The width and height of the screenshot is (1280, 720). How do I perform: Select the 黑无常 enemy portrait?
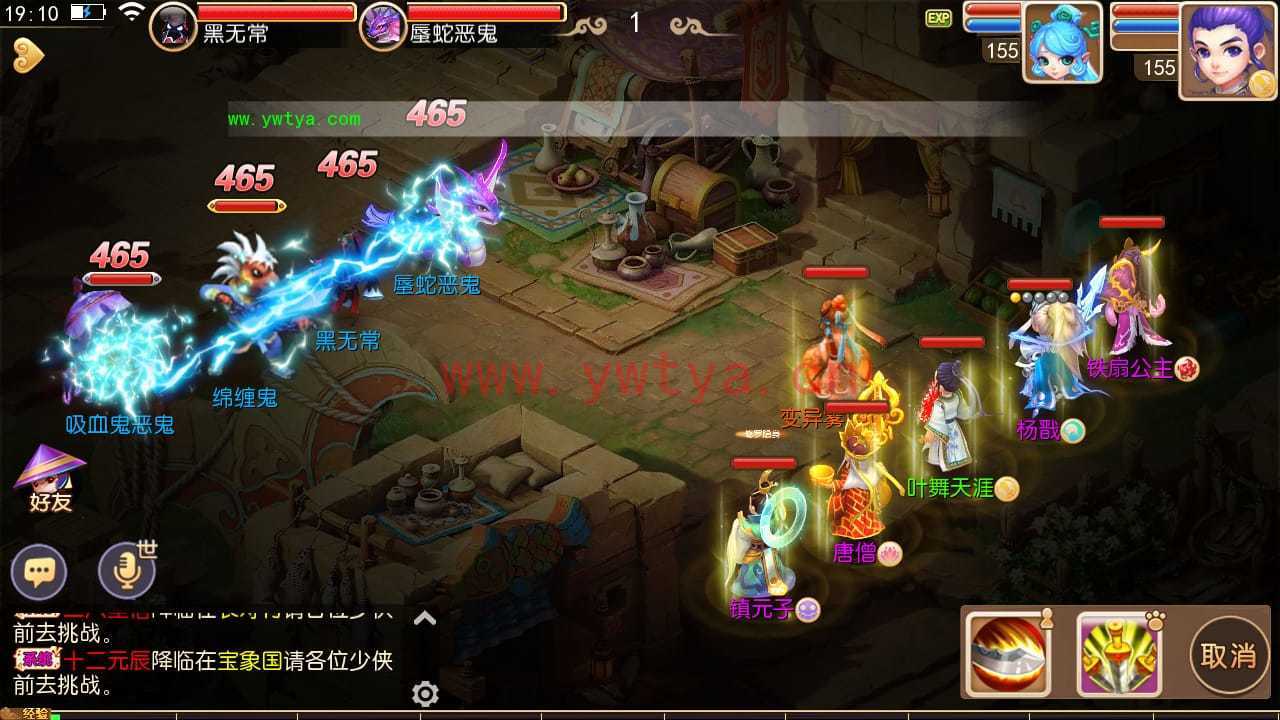[x=172, y=26]
